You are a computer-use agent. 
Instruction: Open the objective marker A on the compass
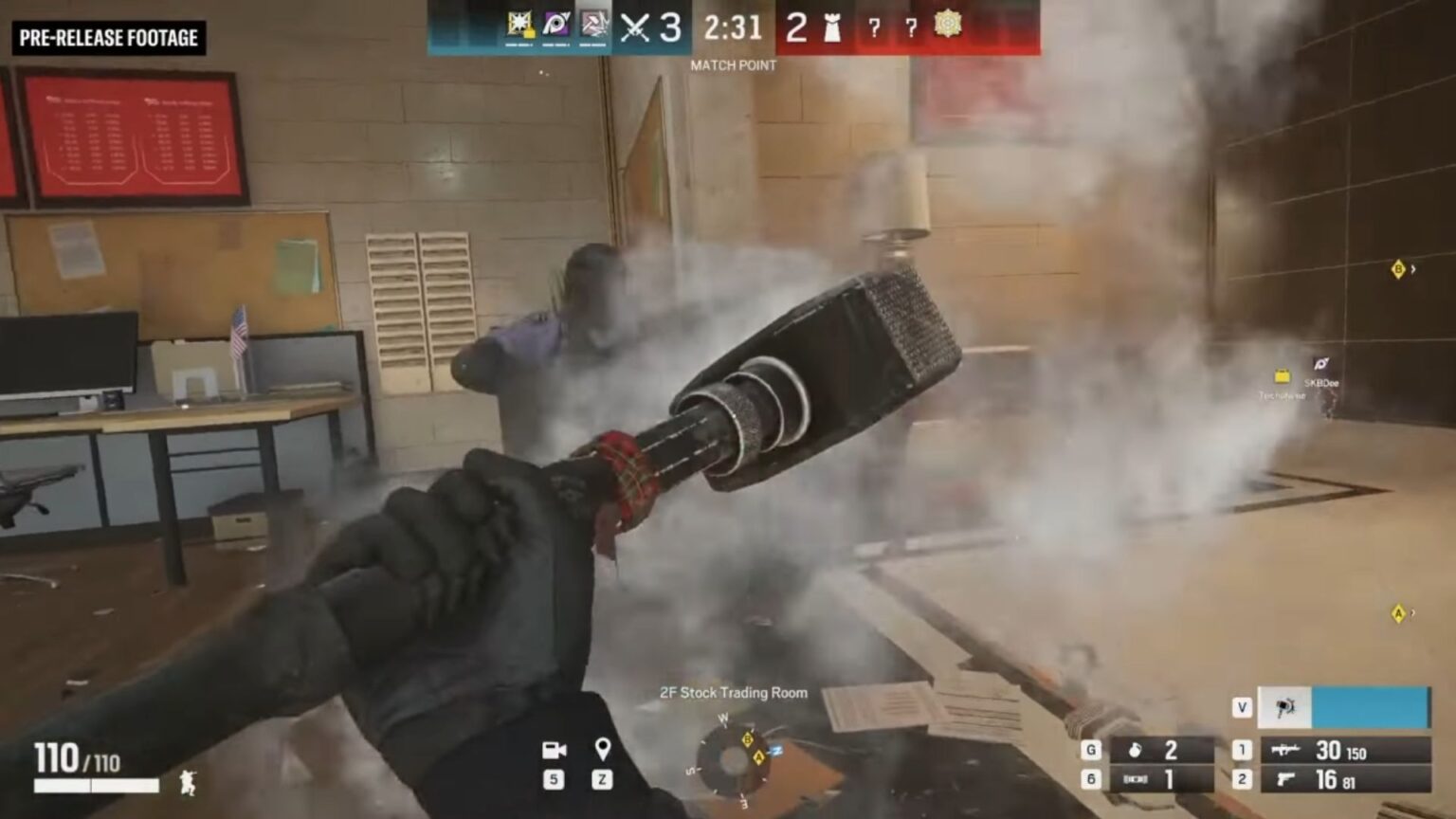(760, 756)
